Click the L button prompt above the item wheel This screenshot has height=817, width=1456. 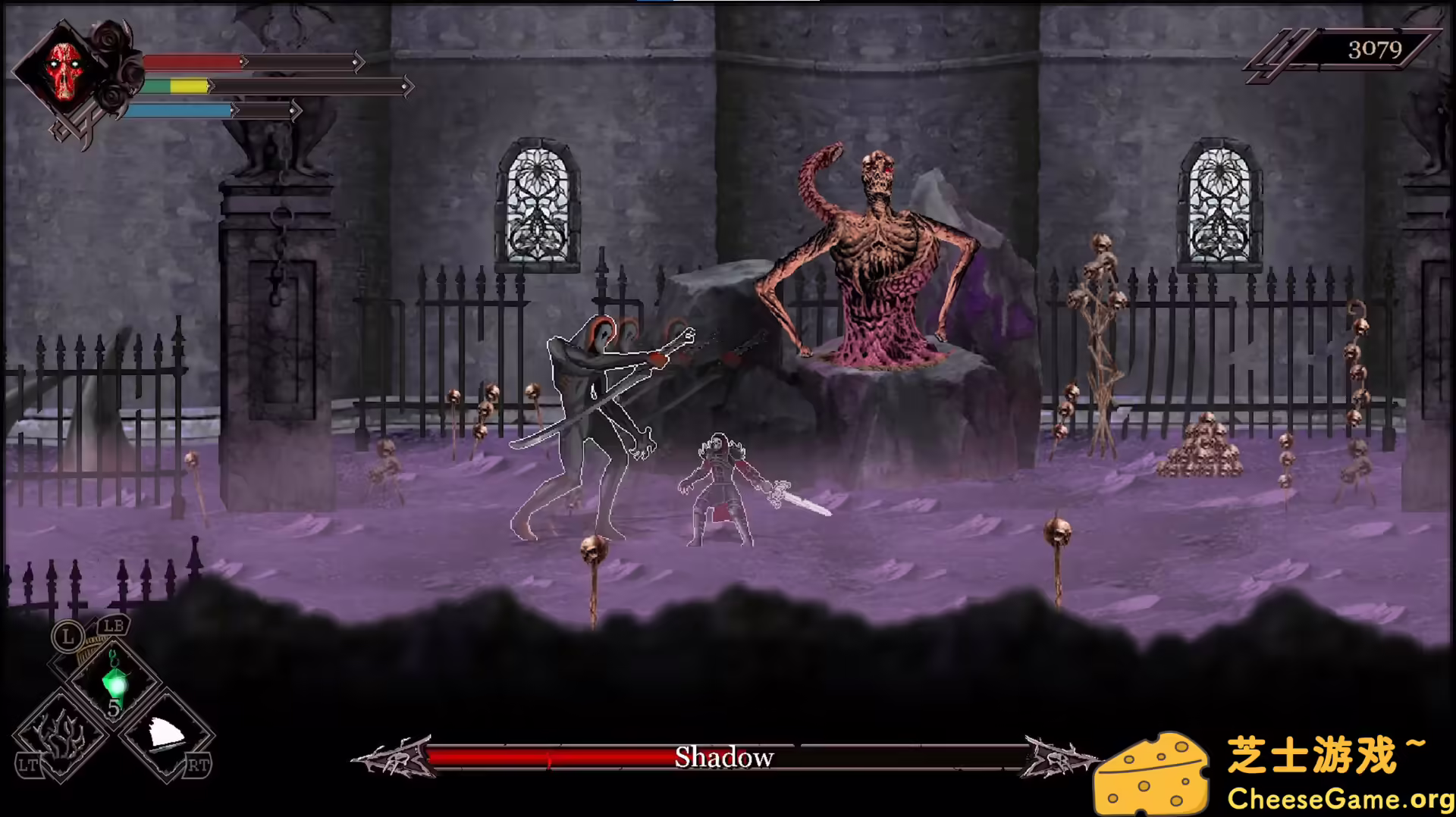(x=69, y=637)
